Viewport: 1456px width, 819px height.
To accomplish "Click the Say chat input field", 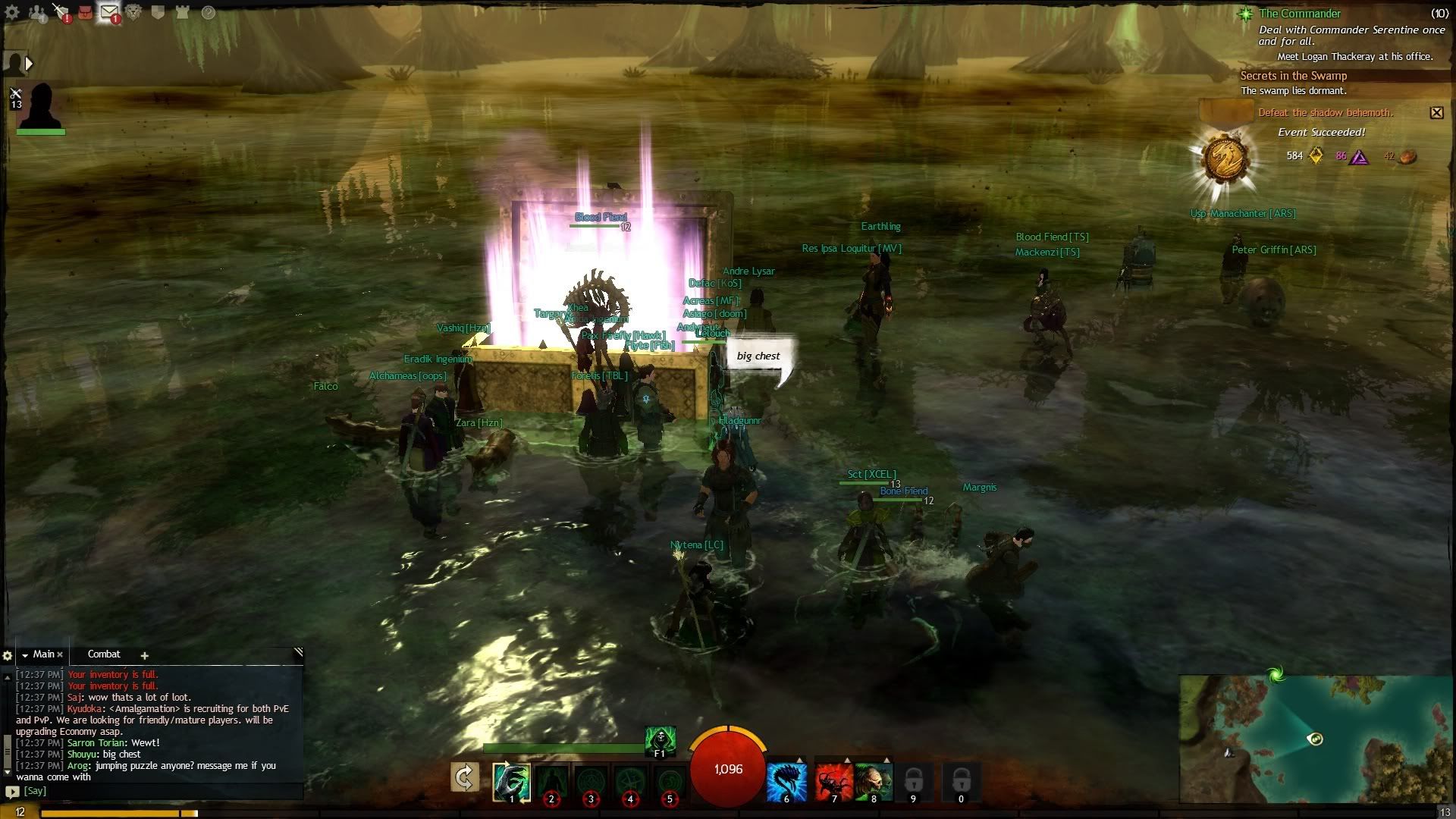I will coord(152,791).
